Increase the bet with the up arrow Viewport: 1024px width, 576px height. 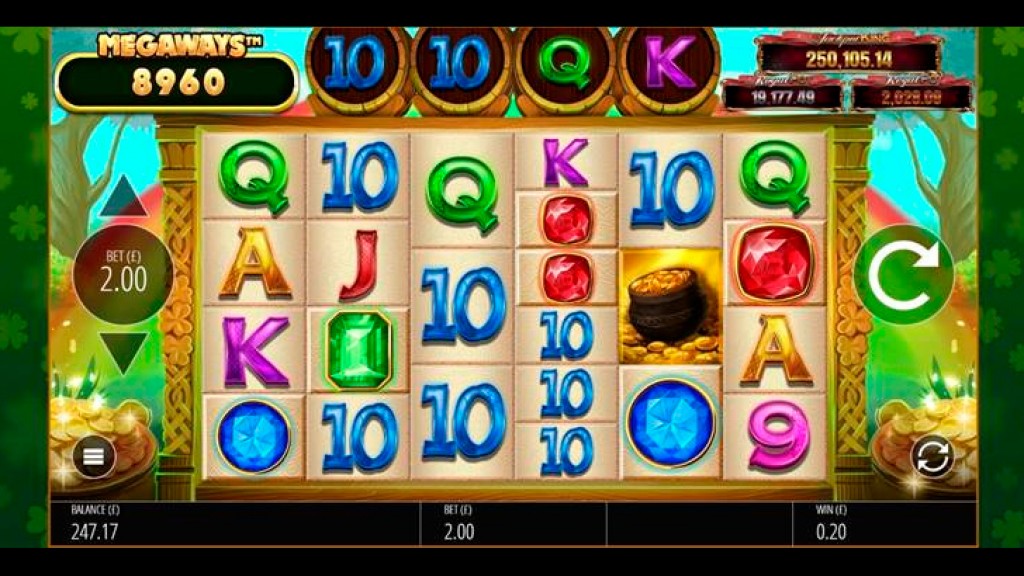[123, 198]
